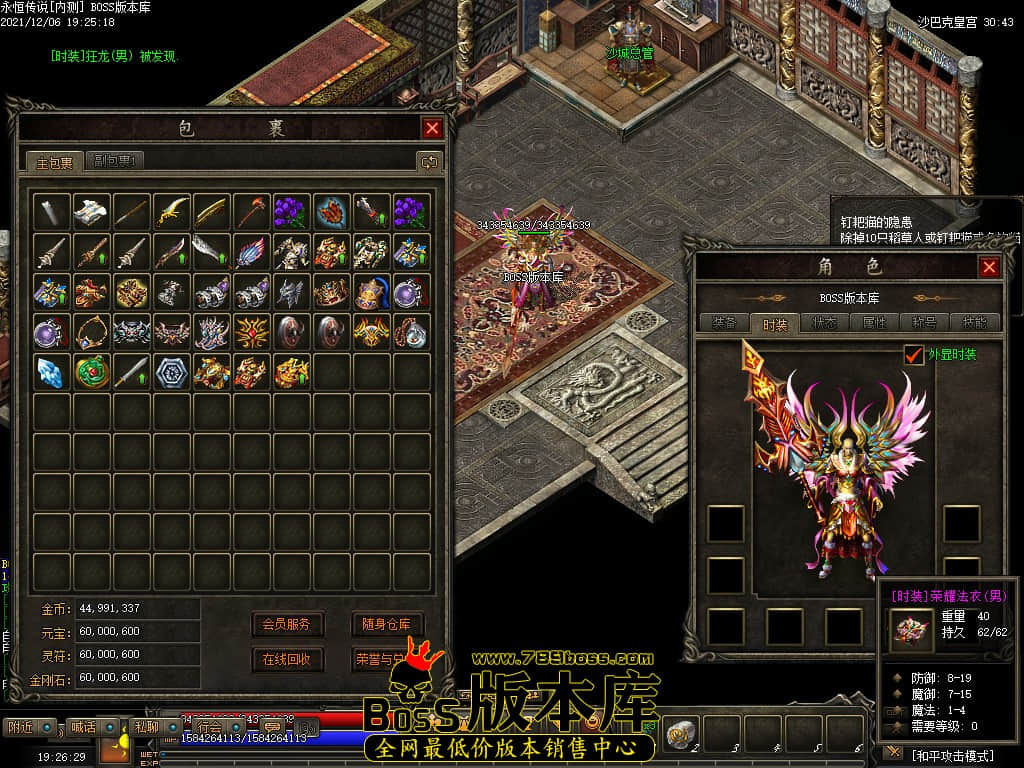Switch chat to 附近 nearby channel

coord(22,727)
